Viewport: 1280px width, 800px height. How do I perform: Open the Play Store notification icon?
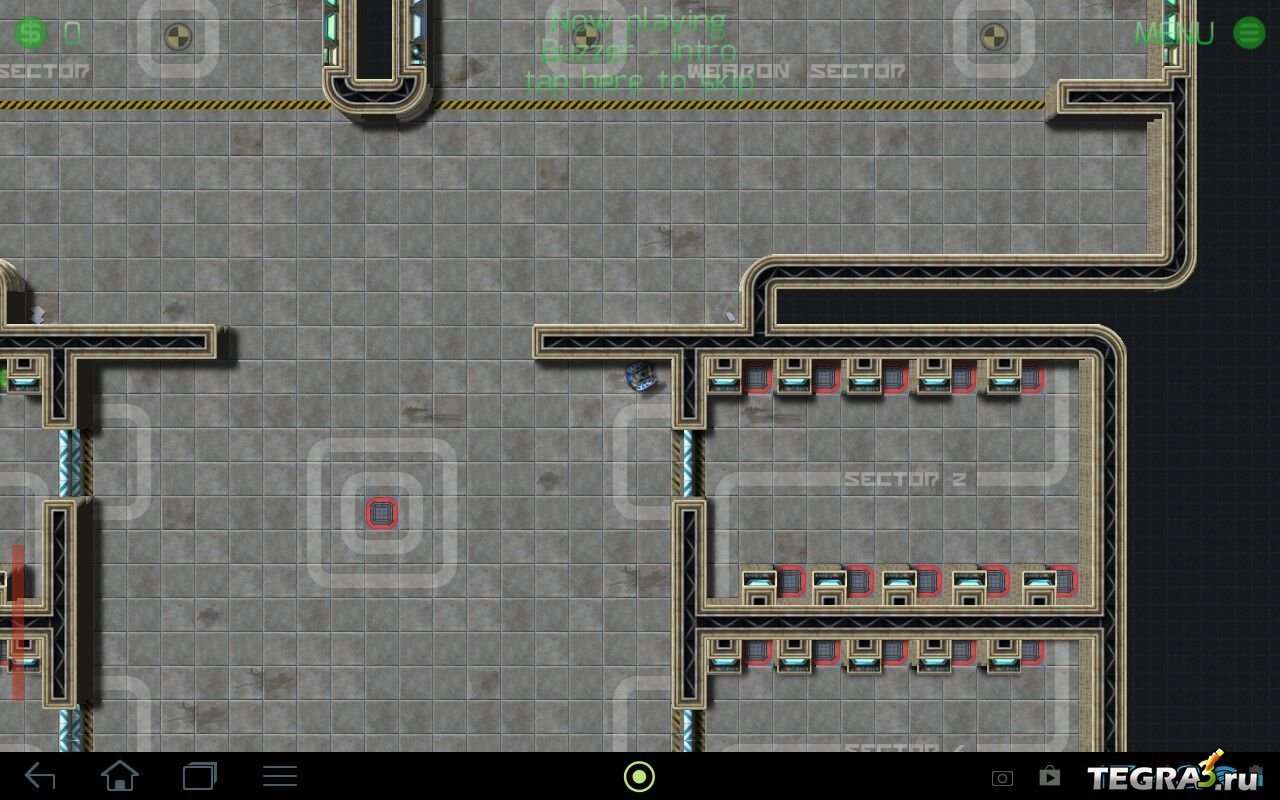1049,776
